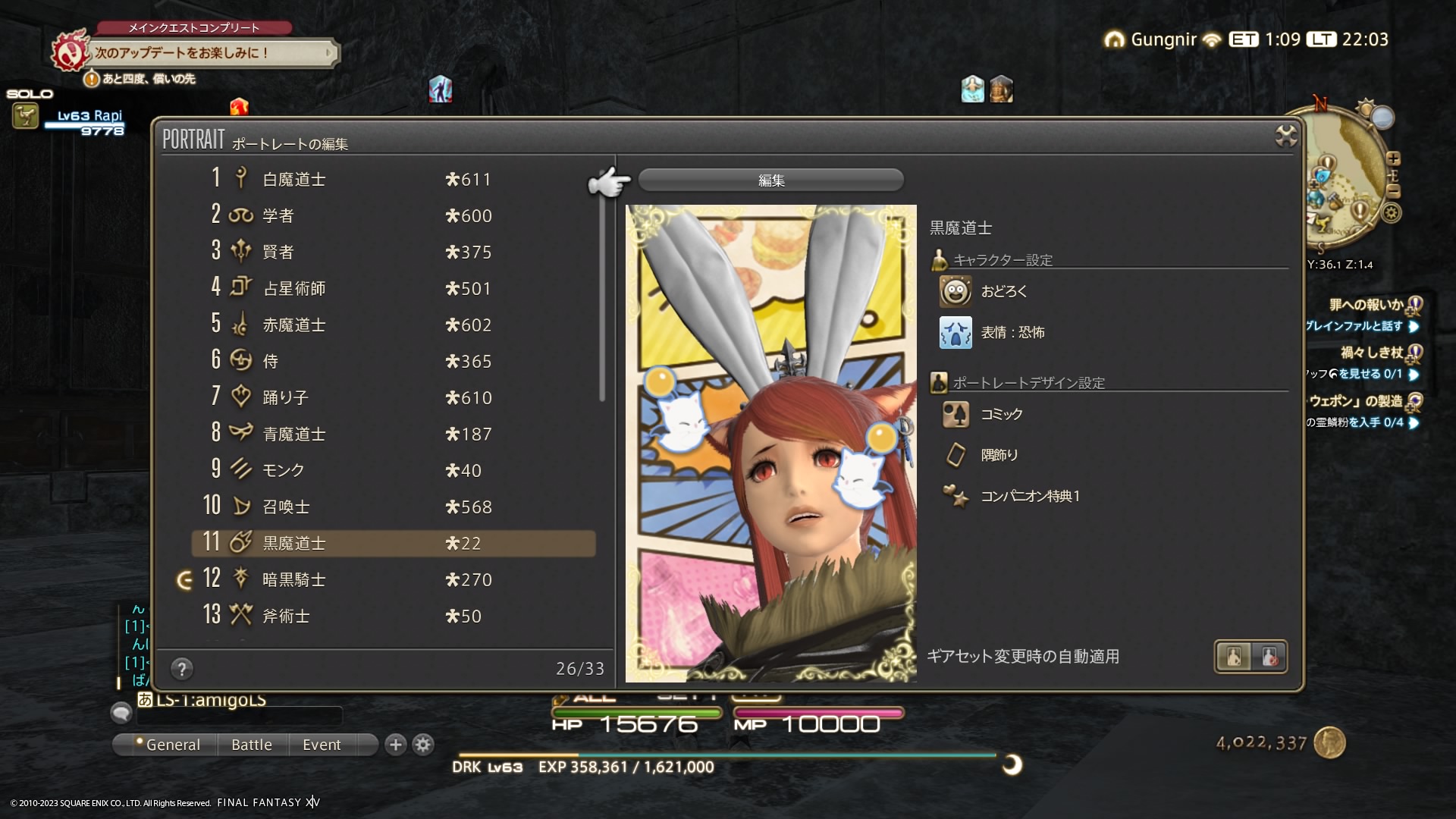
Task: Click the minimap zoom-in plus button
Action: [1393, 158]
